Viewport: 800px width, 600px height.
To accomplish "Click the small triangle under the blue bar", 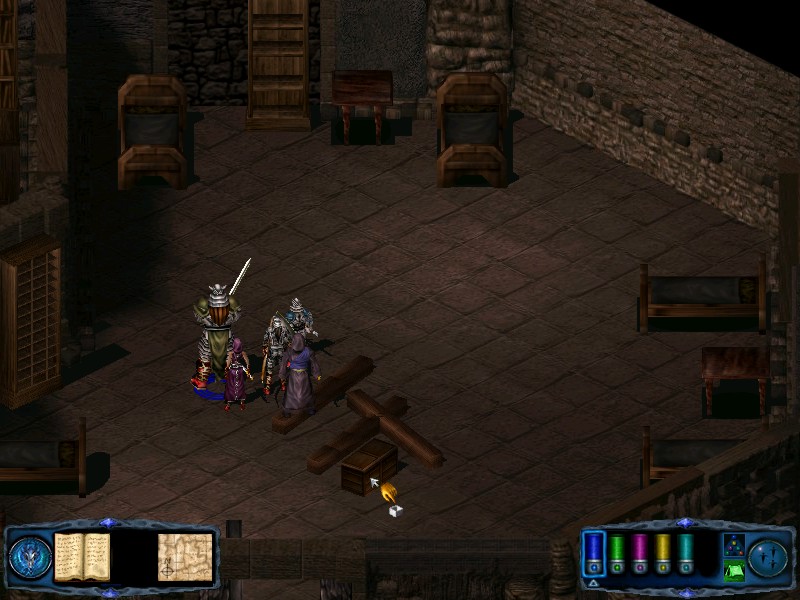I will 593,582.
